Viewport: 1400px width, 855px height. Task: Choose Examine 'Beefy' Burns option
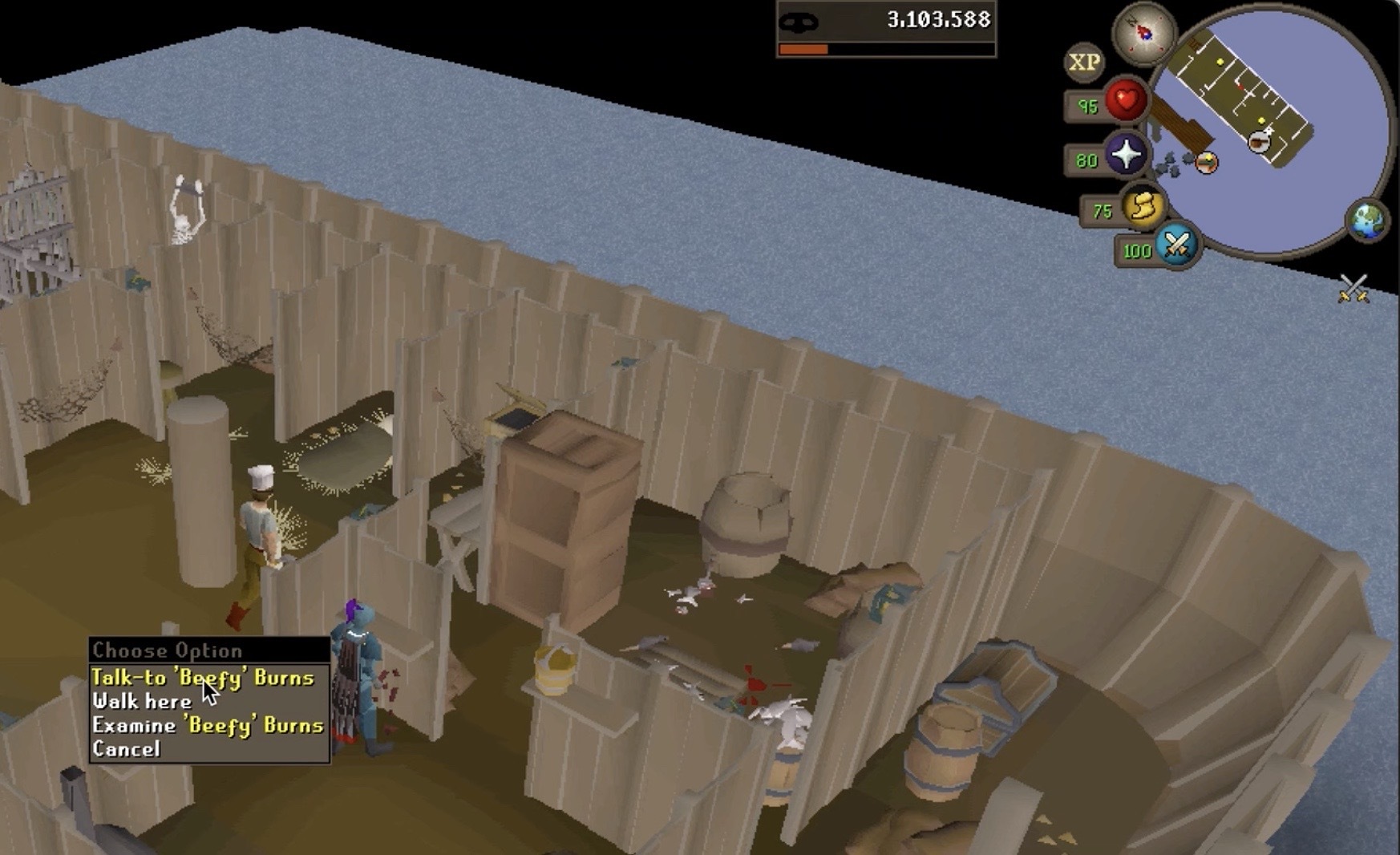(207, 725)
